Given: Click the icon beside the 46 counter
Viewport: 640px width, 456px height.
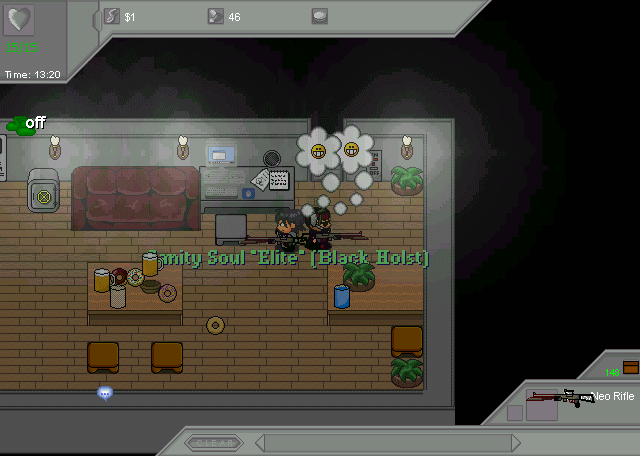Looking at the screenshot, I should coord(215,16).
